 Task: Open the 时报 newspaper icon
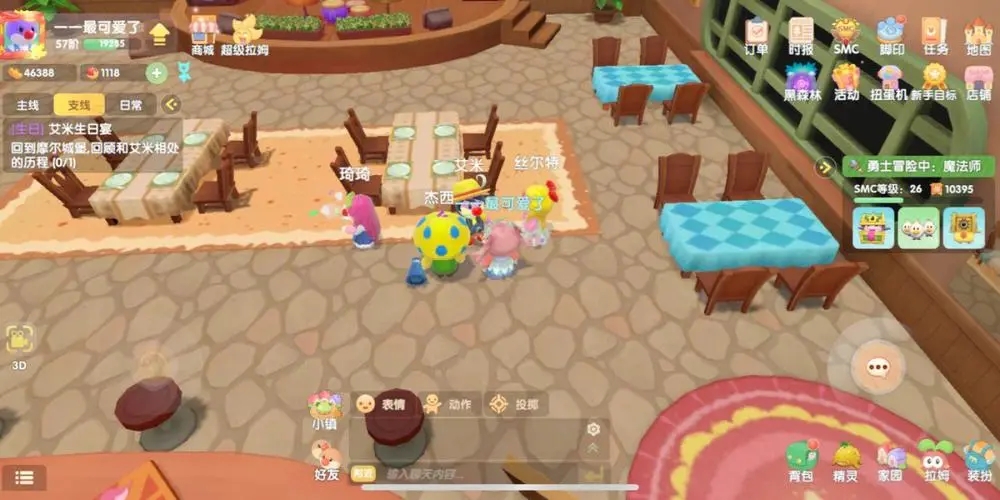801,36
